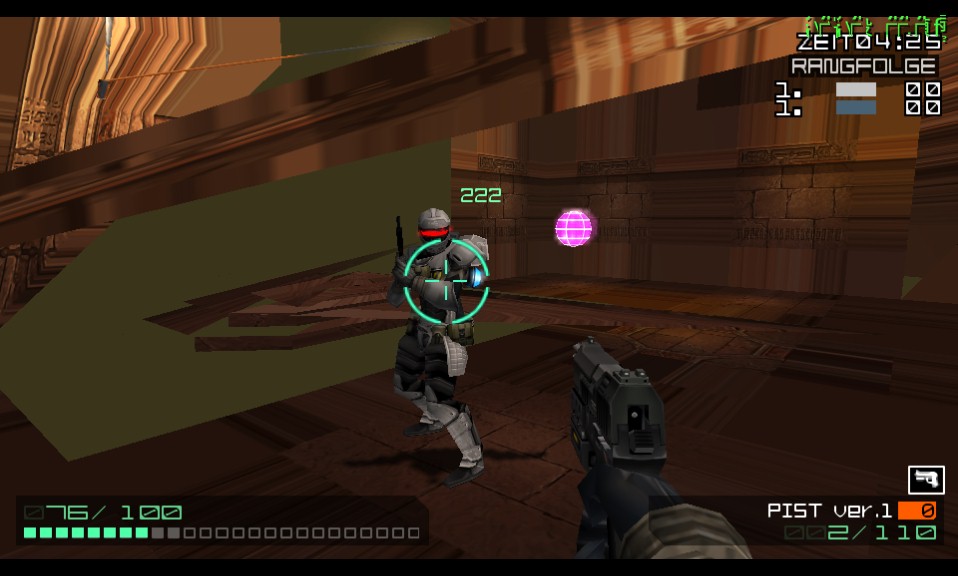Open the RANGFOLGE ranking panel
Screen dimensions: 958x576
pos(864,67)
